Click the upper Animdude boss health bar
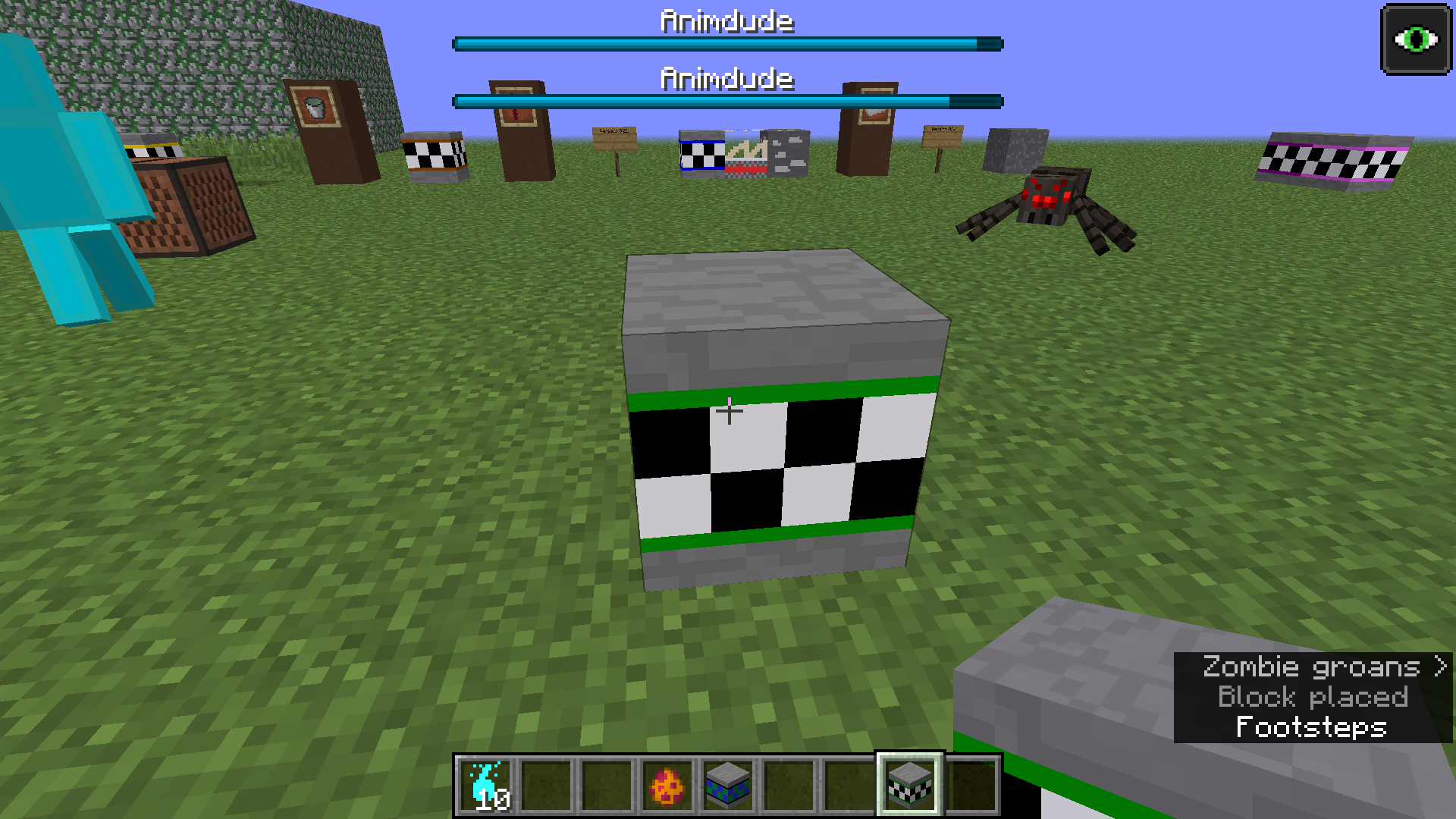1456x819 pixels. point(726,44)
